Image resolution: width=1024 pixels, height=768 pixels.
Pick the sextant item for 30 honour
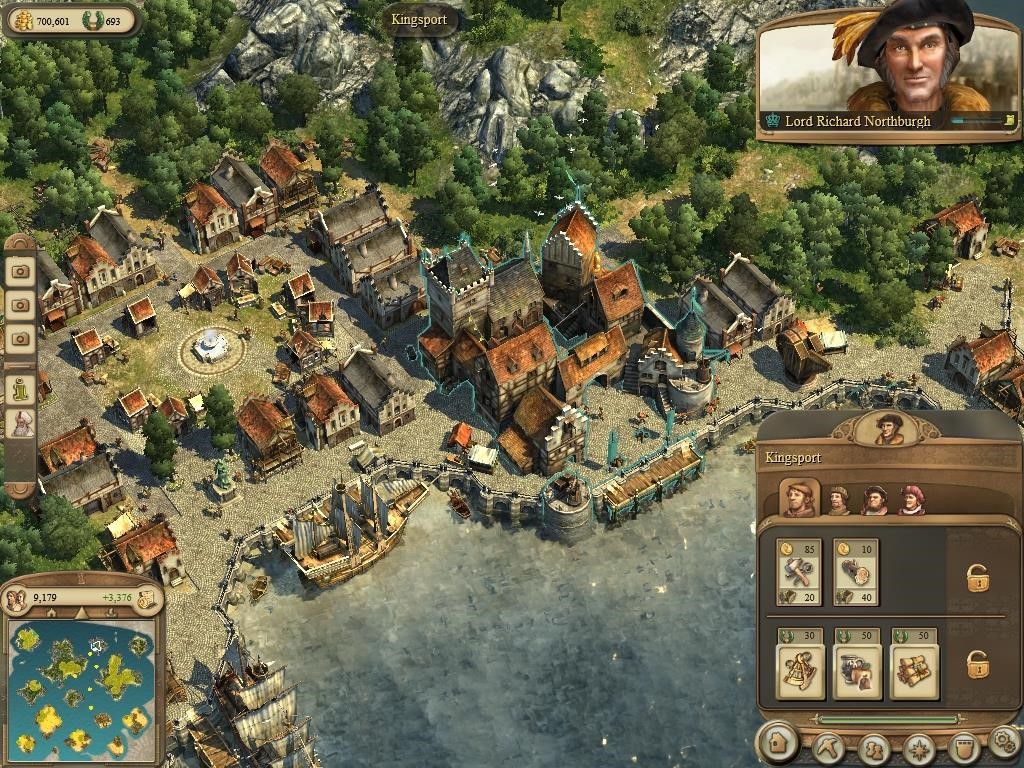(800, 671)
